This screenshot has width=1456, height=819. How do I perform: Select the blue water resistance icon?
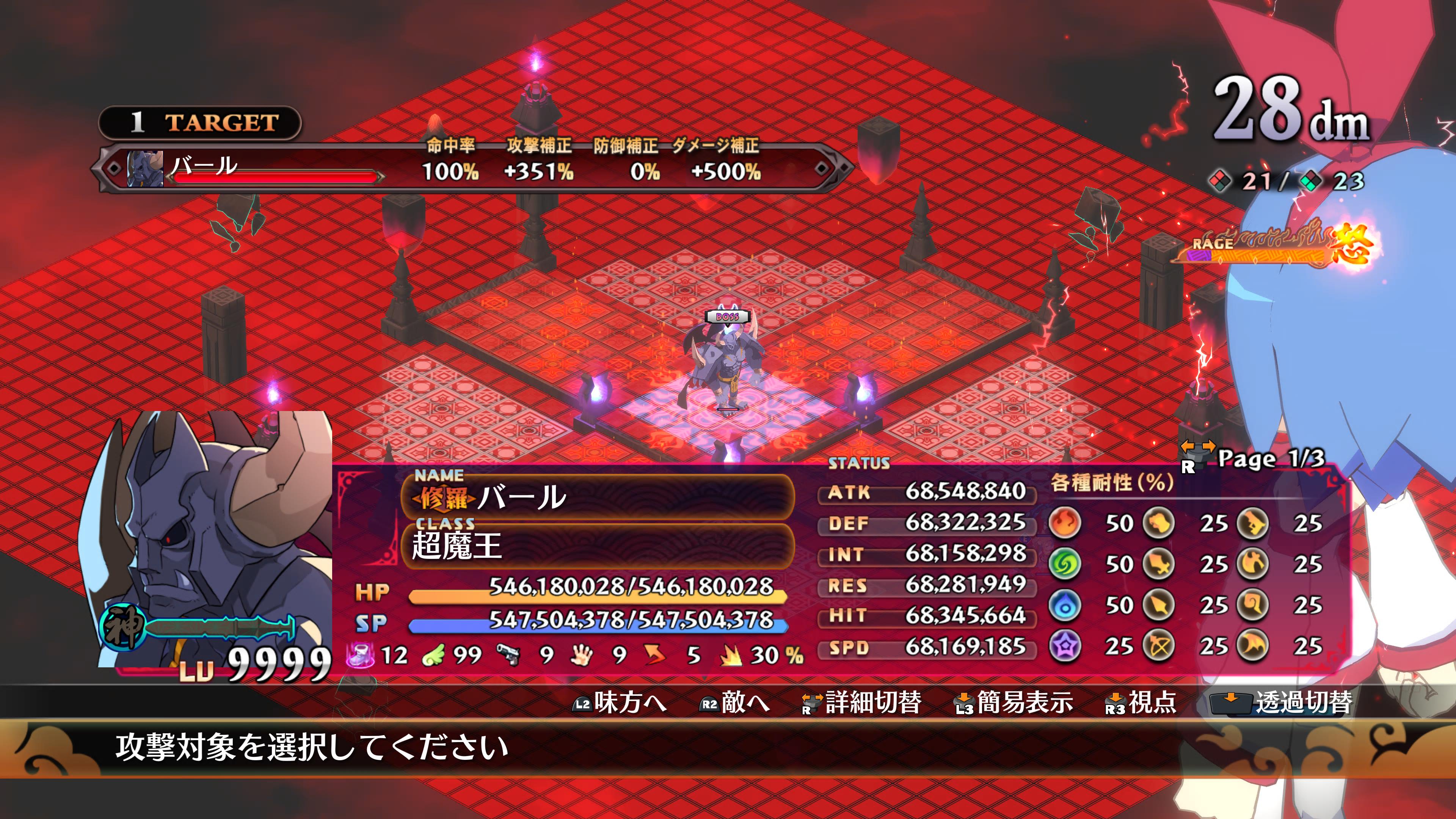[1065, 606]
